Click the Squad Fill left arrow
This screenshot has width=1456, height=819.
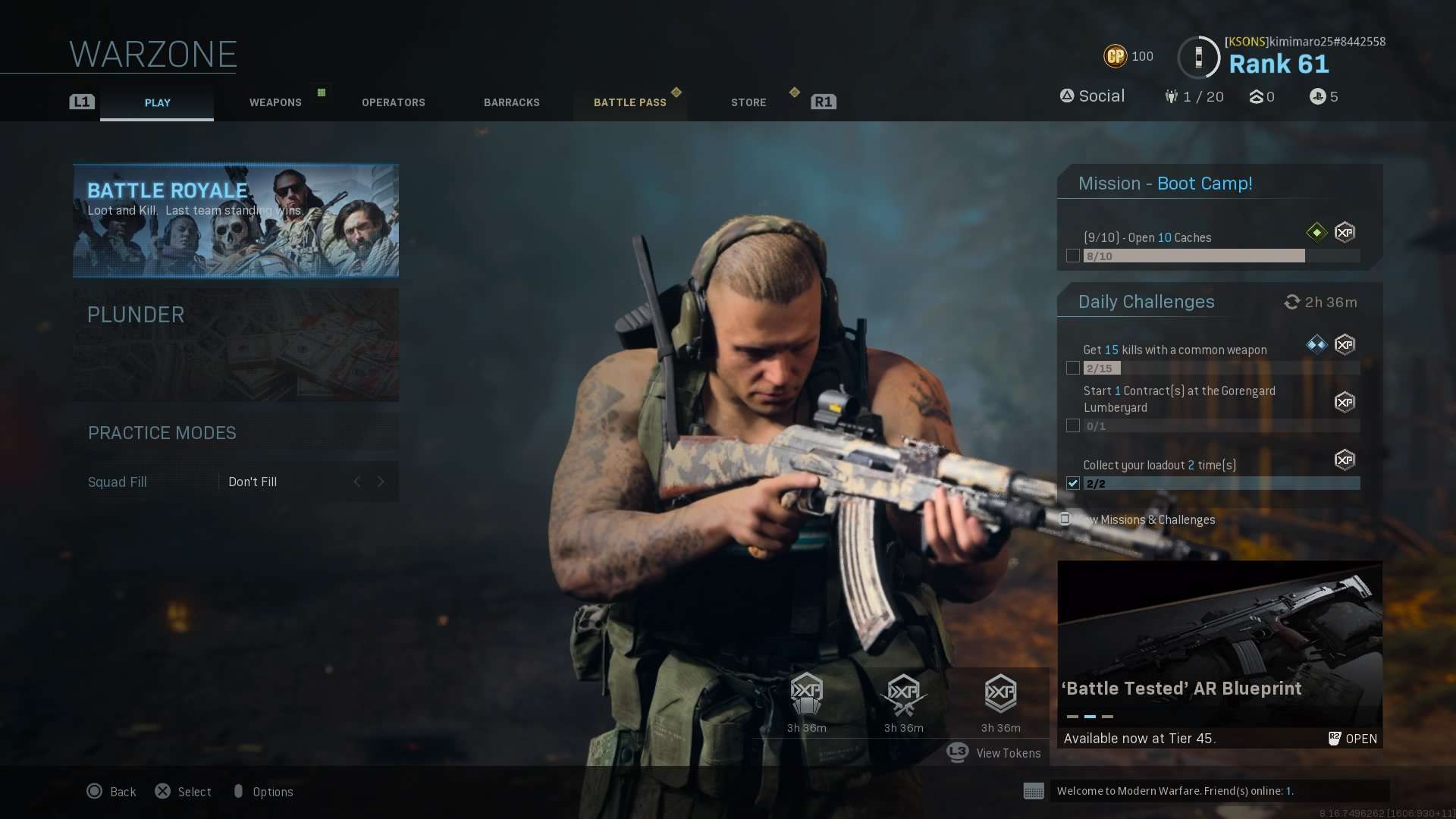(357, 482)
